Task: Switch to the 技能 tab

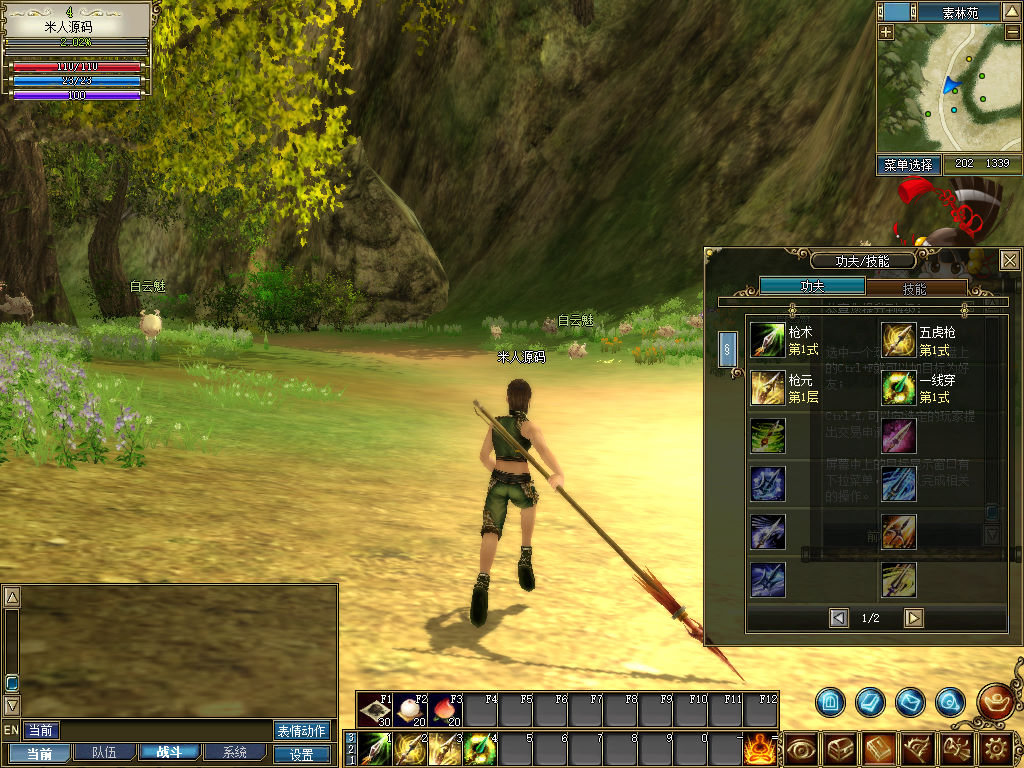Action: (914, 287)
